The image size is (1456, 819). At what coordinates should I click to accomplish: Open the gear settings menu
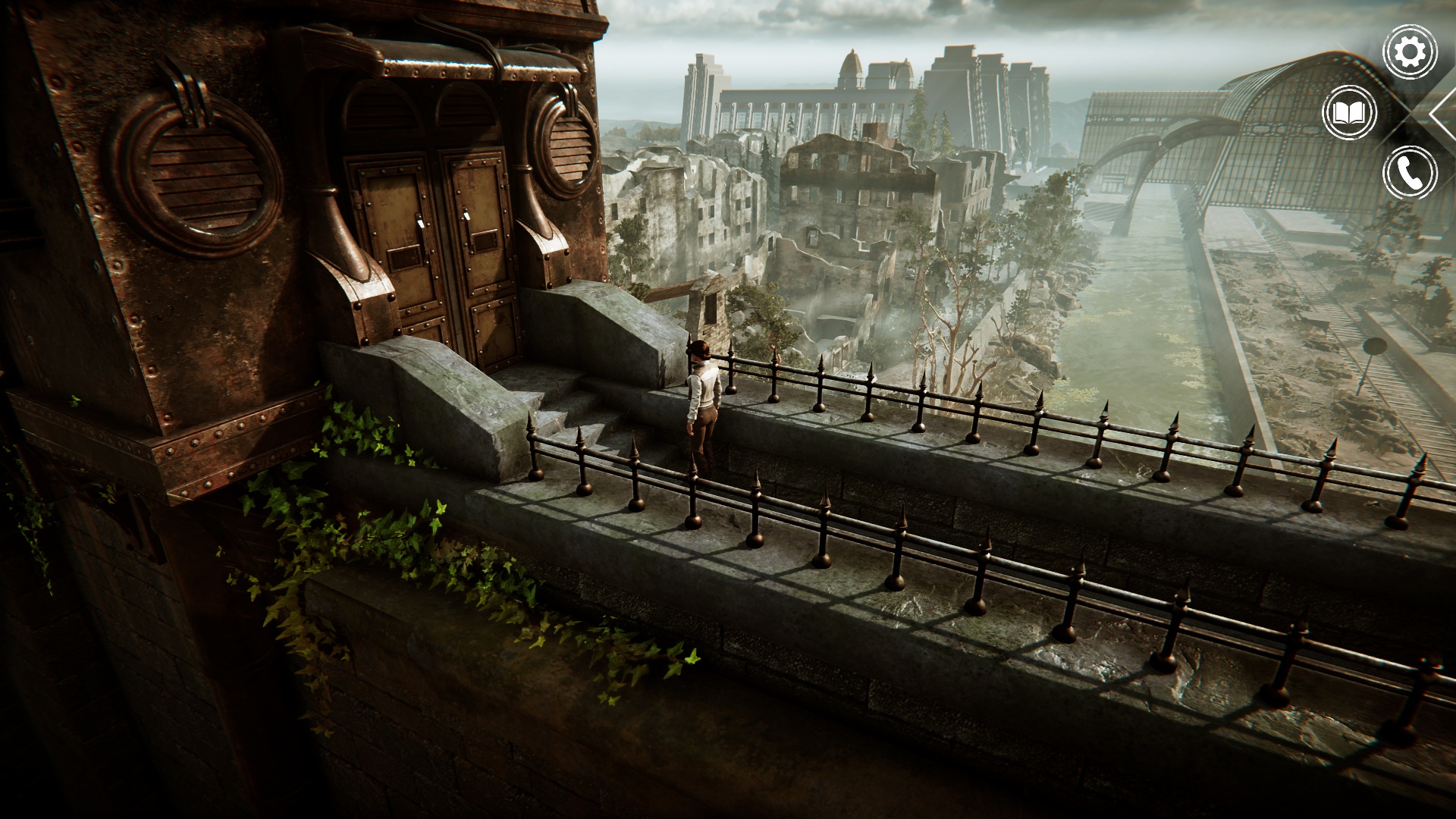coord(1410,52)
